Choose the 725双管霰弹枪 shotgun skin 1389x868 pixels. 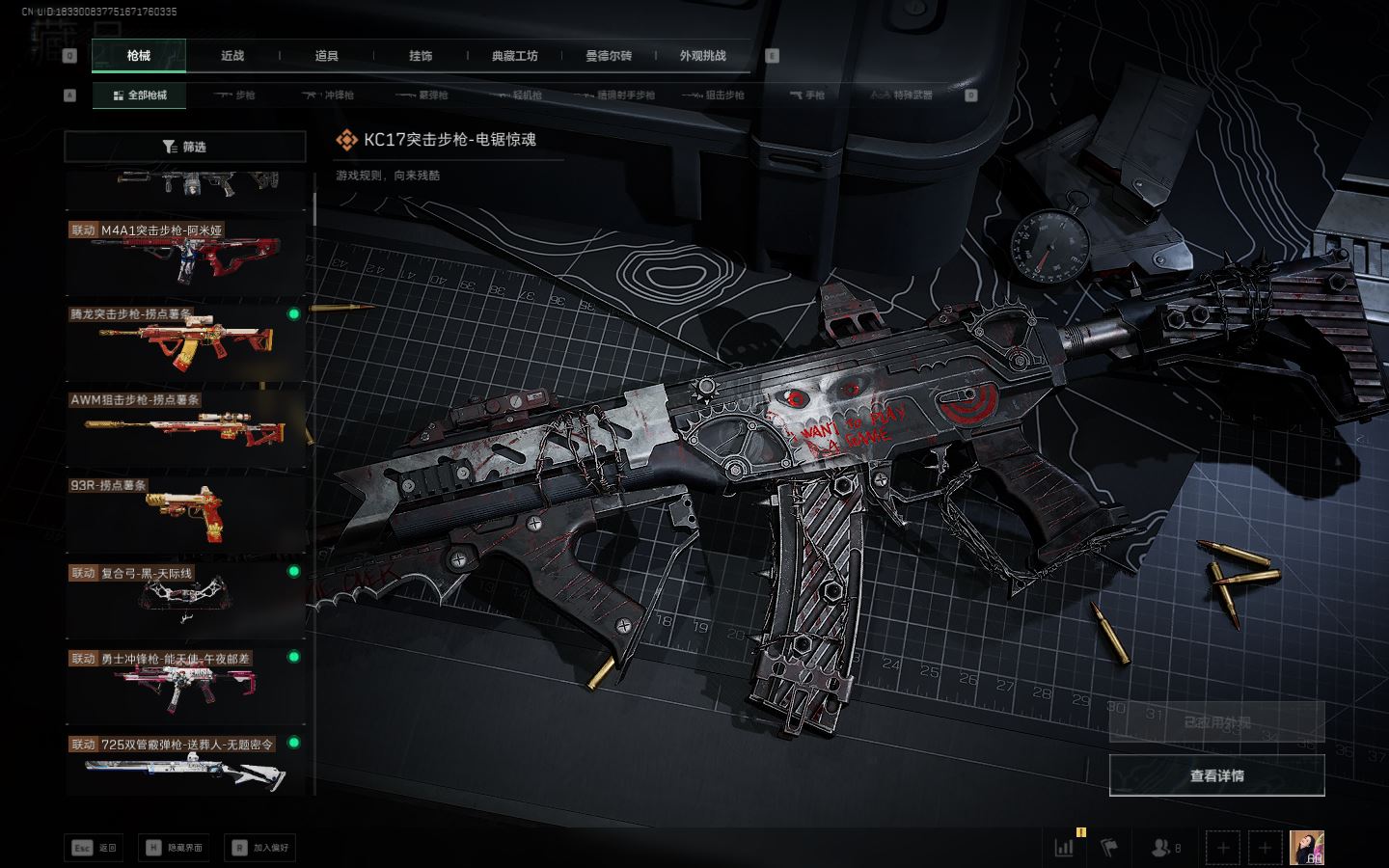(x=185, y=767)
